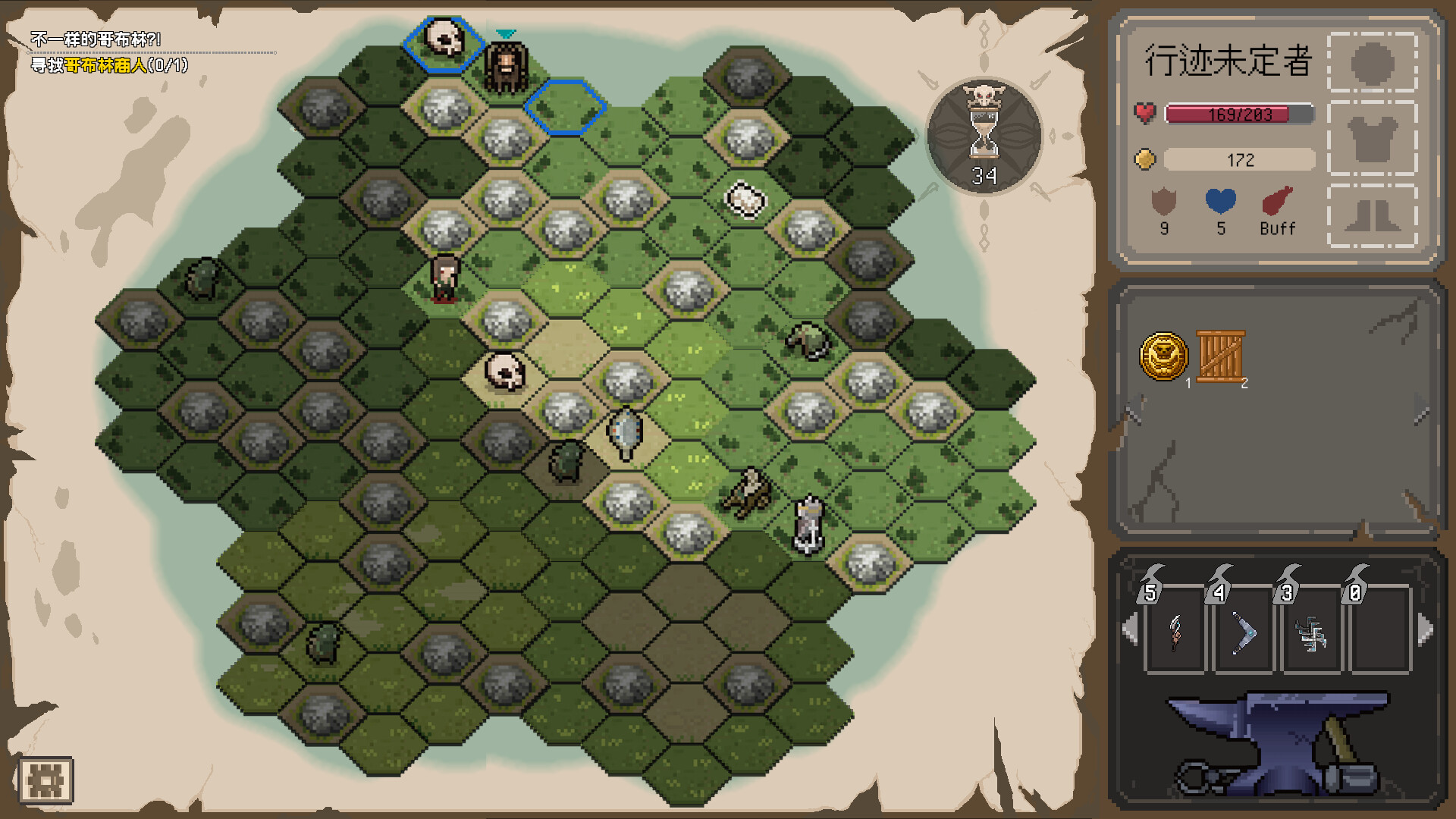Screen dimensions: 1456x819
Task: Choose the hooked dagger weapon slot
Action: coord(1175,632)
